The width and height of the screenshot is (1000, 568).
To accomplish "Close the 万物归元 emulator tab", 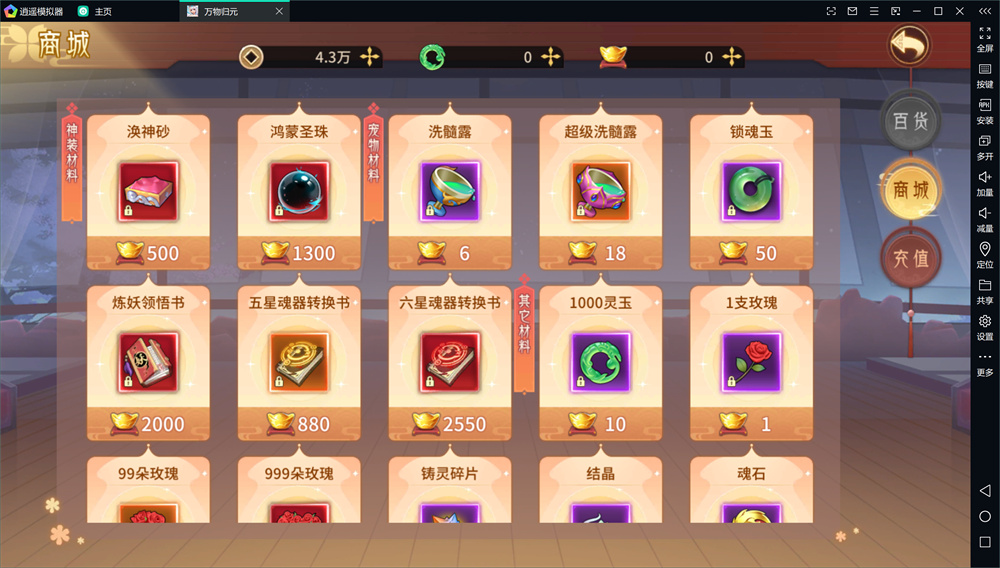I will tap(280, 11).
